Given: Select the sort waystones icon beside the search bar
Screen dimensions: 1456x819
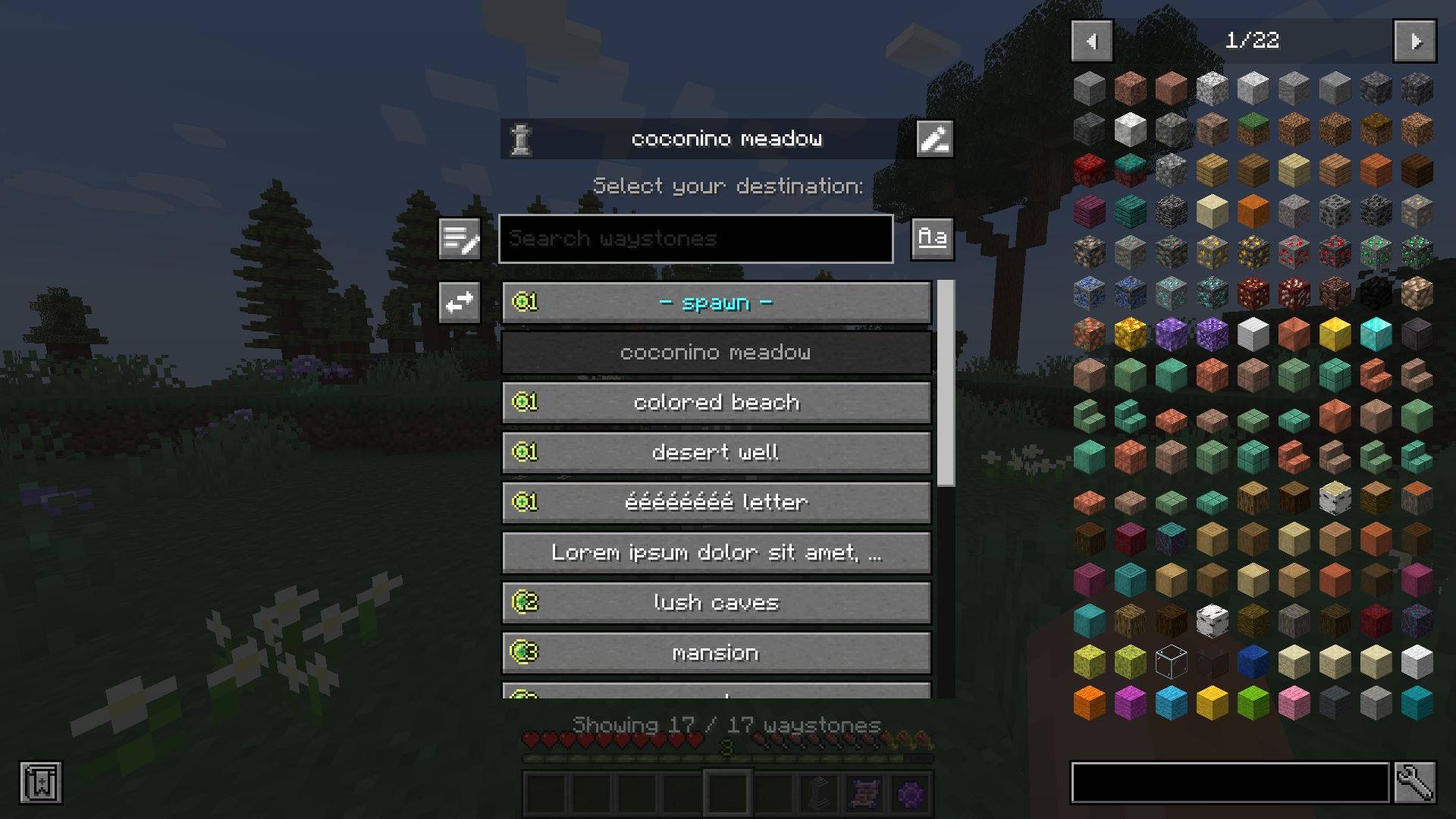Looking at the screenshot, I should (x=459, y=238).
